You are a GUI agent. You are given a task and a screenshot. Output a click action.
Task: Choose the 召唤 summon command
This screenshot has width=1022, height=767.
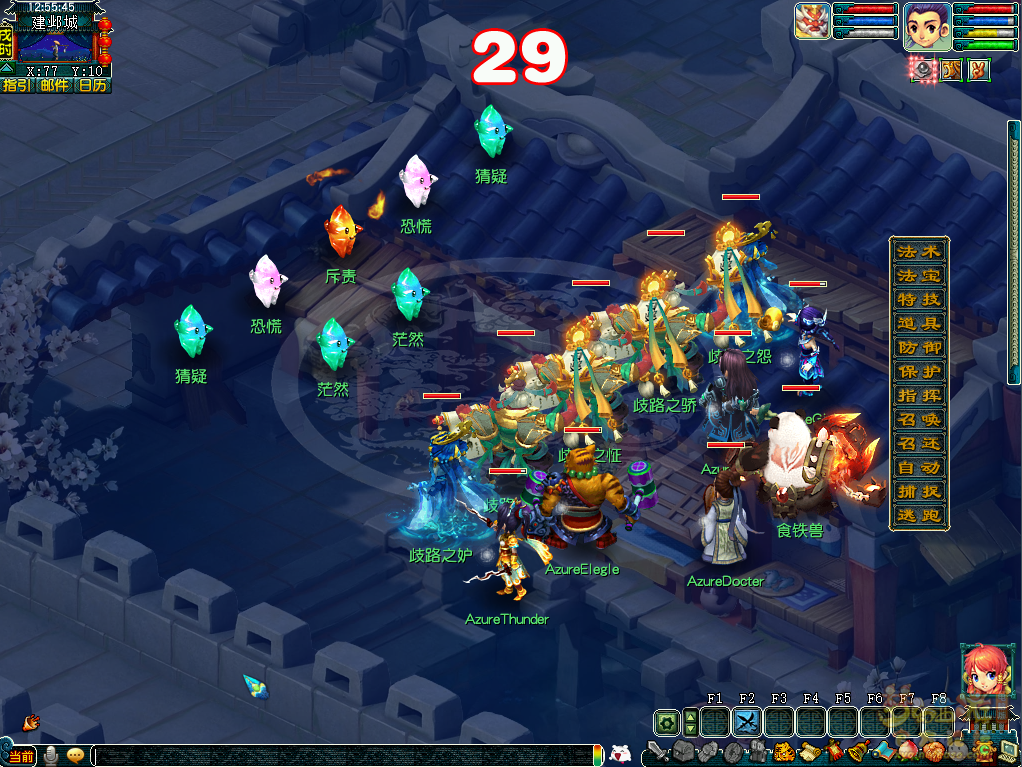pos(918,420)
